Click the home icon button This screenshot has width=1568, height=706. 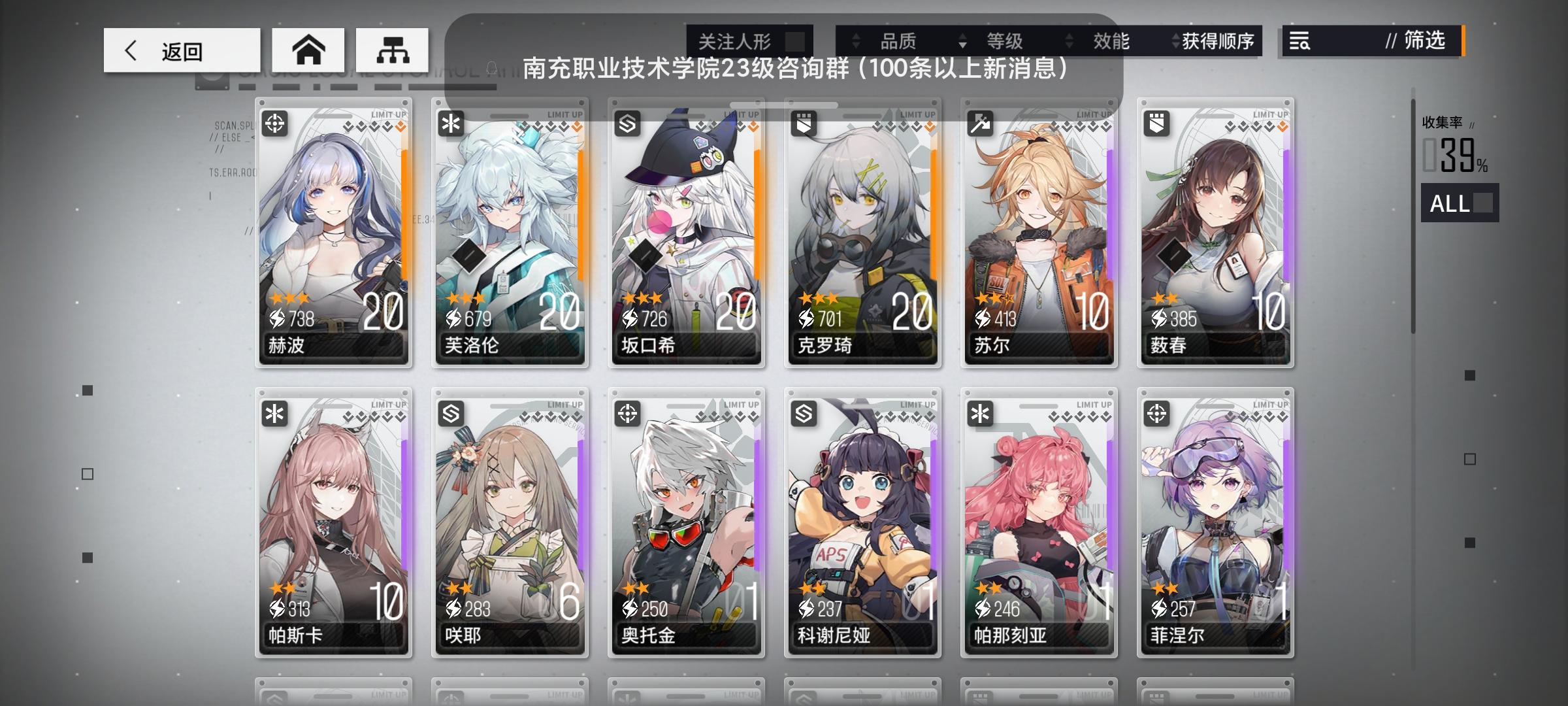point(309,50)
